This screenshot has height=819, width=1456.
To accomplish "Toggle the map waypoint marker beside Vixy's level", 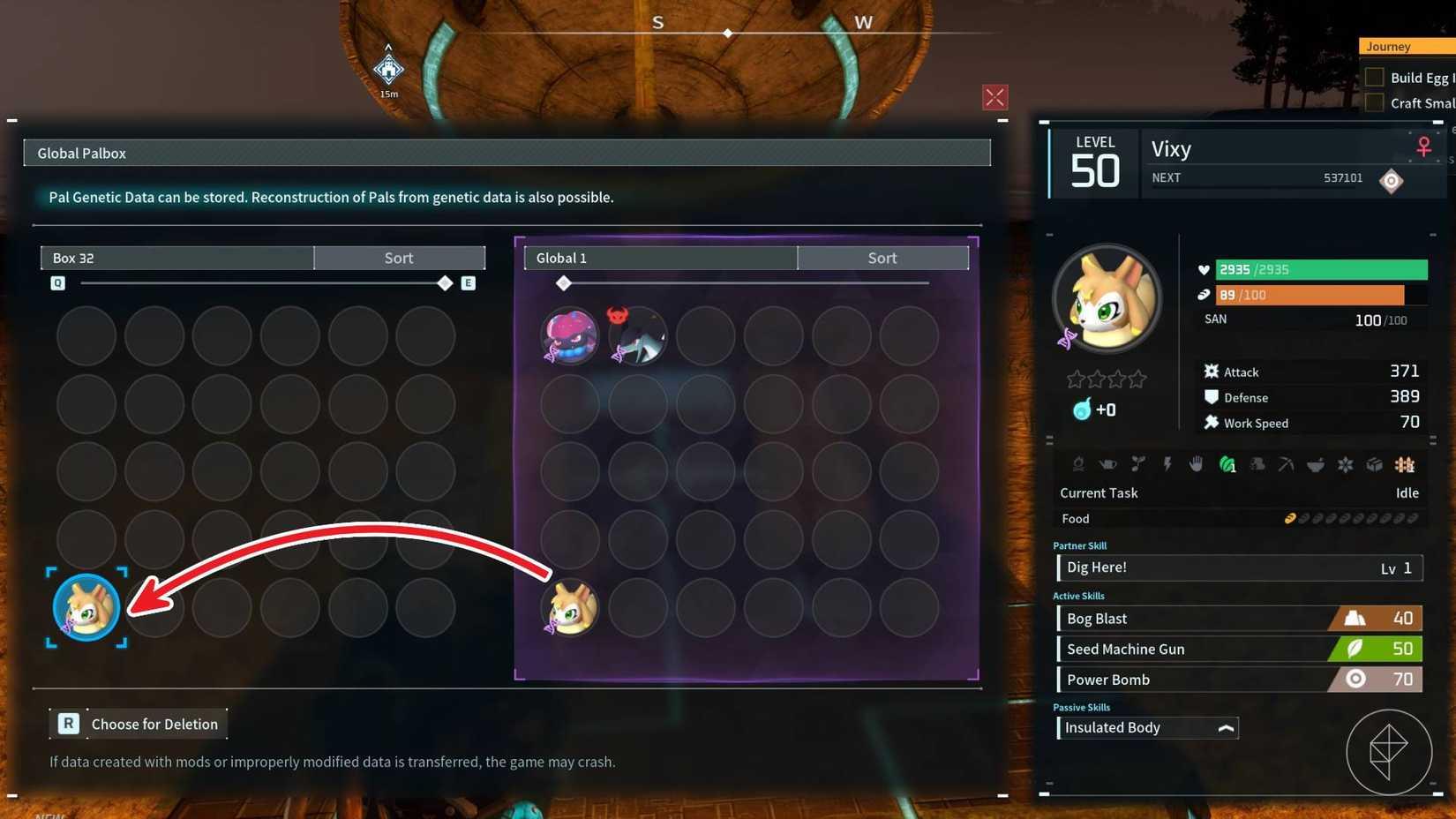I will 1392,180.
